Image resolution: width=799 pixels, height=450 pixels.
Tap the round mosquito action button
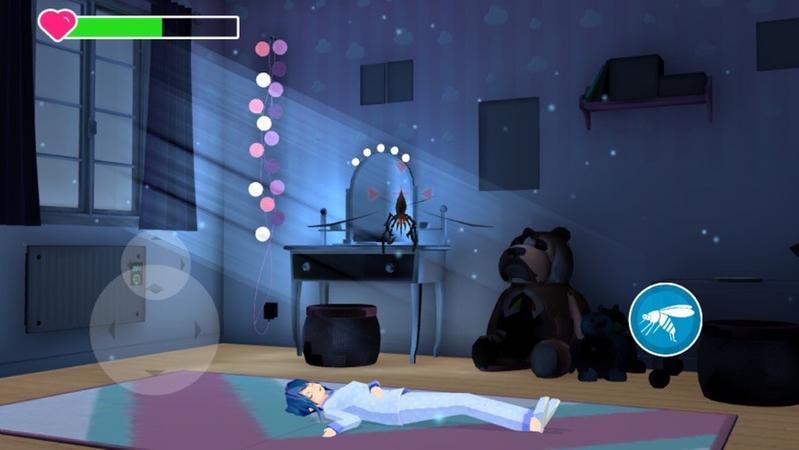pos(665,318)
